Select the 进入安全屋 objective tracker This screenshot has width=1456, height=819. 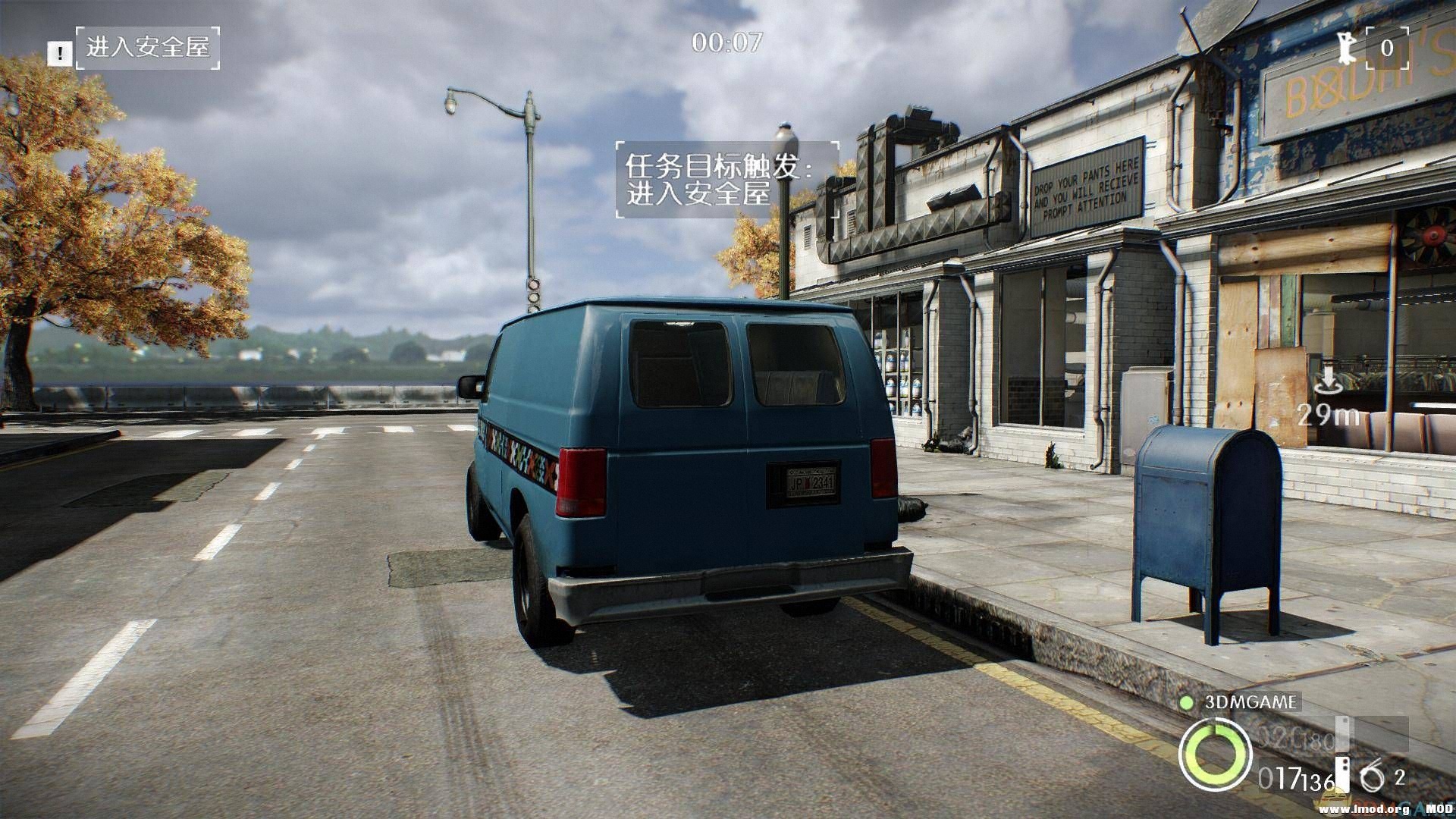tap(148, 48)
